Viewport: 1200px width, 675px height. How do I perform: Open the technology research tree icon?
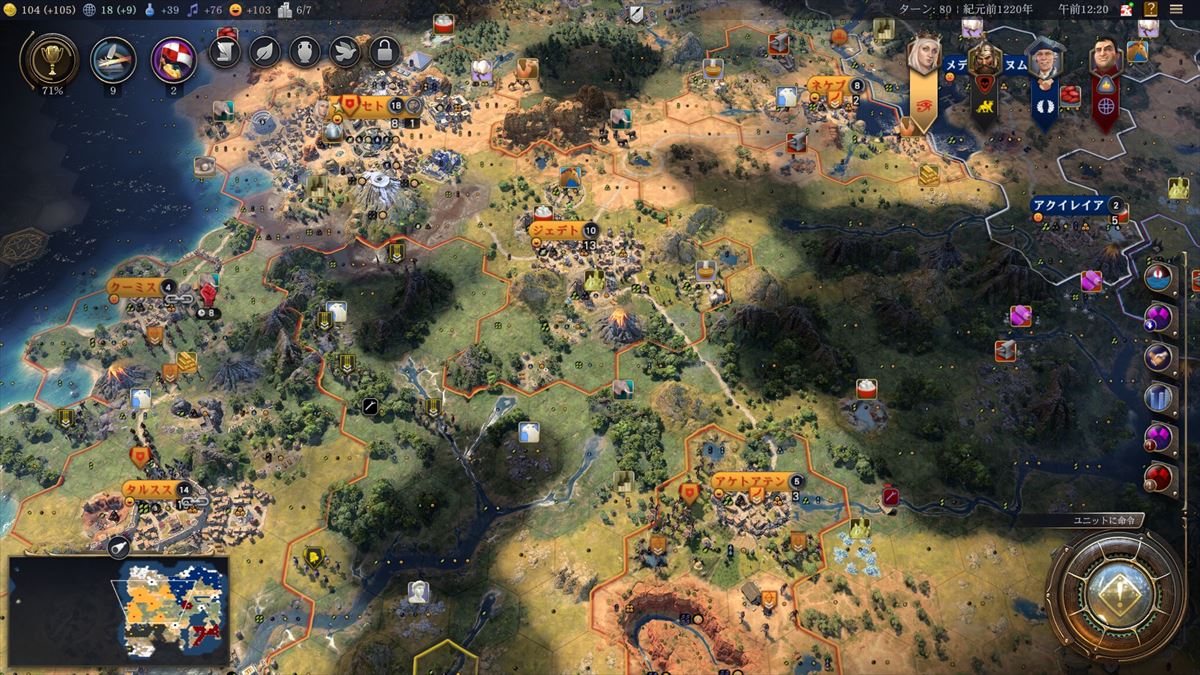pyautogui.click(x=113, y=60)
